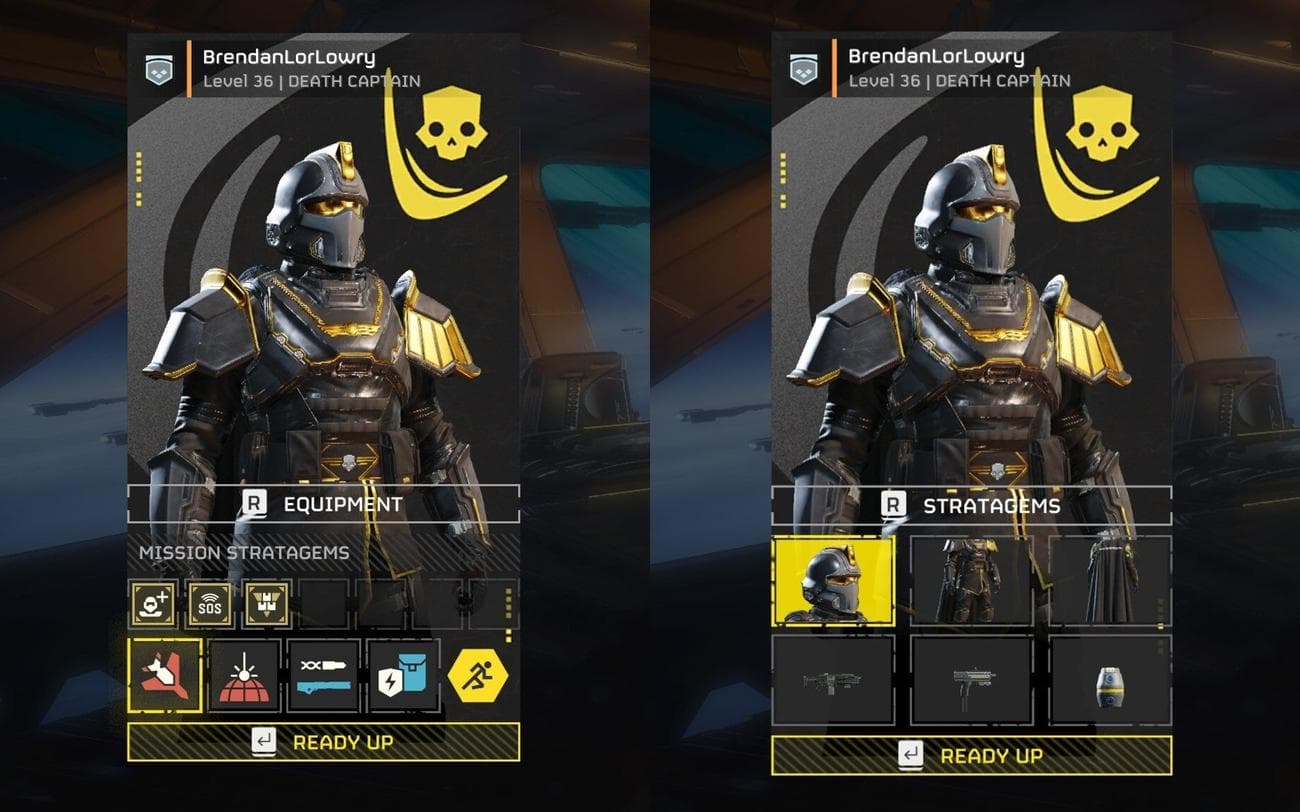
Task: Select the highlighted helmet slot
Action: tap(834, 581)
